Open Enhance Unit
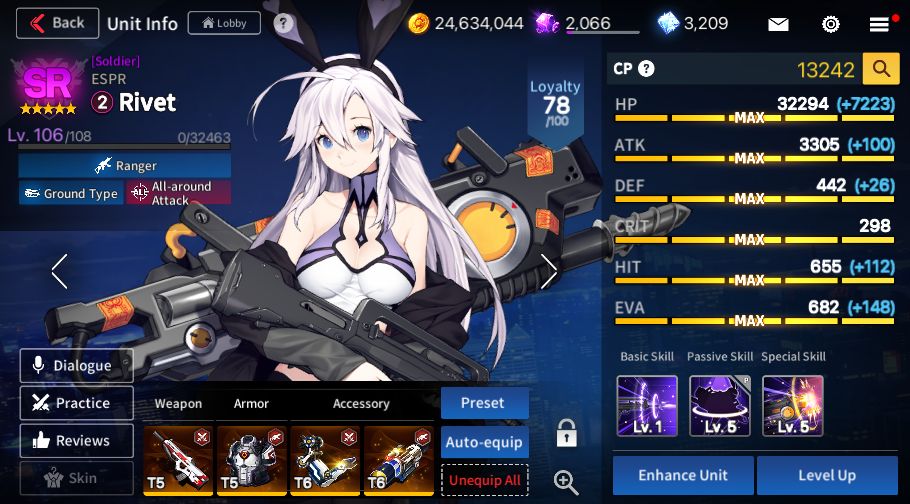 coord(683,475)
